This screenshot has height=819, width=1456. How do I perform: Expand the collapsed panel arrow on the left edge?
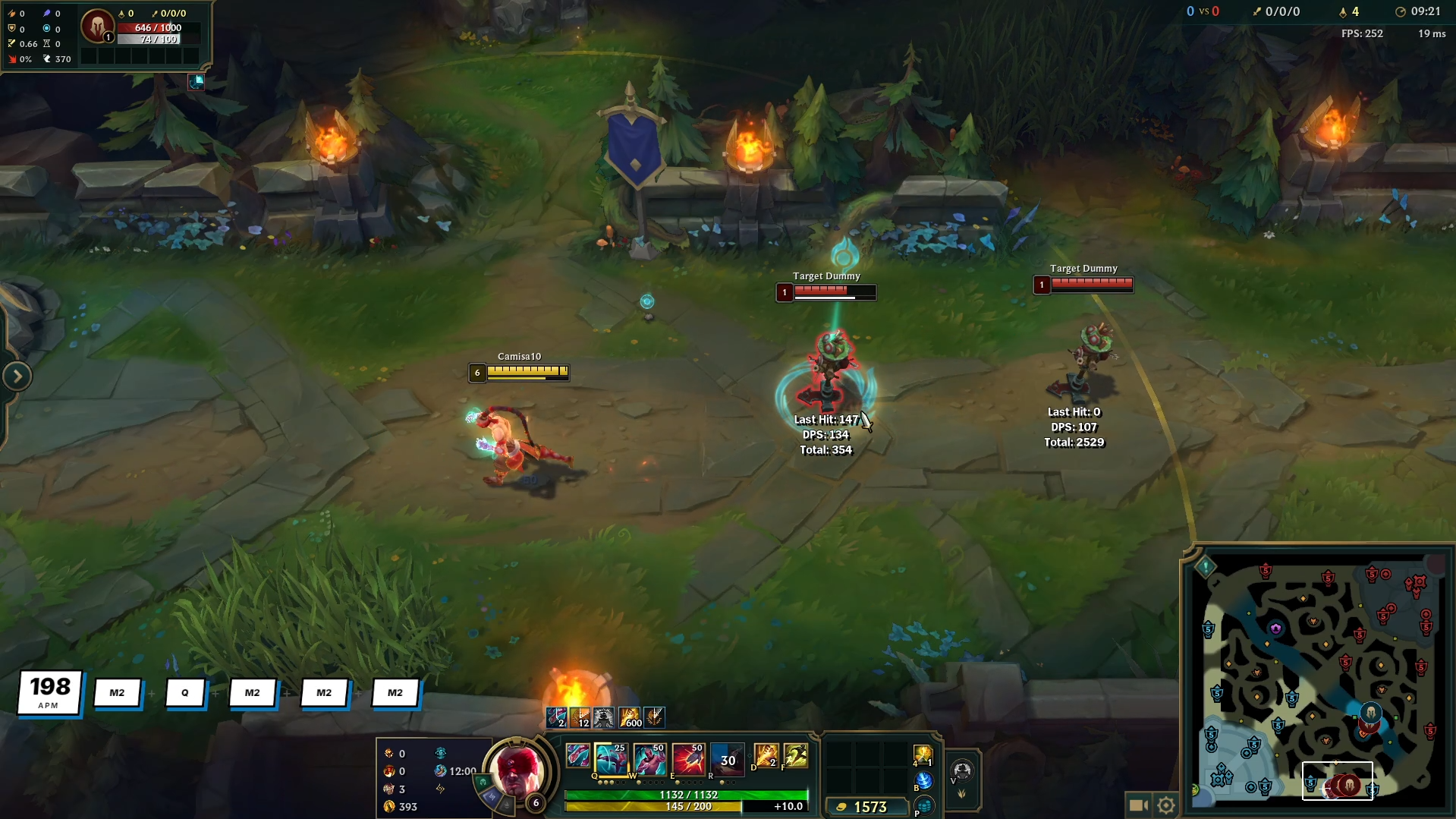(x=17, y=374)
